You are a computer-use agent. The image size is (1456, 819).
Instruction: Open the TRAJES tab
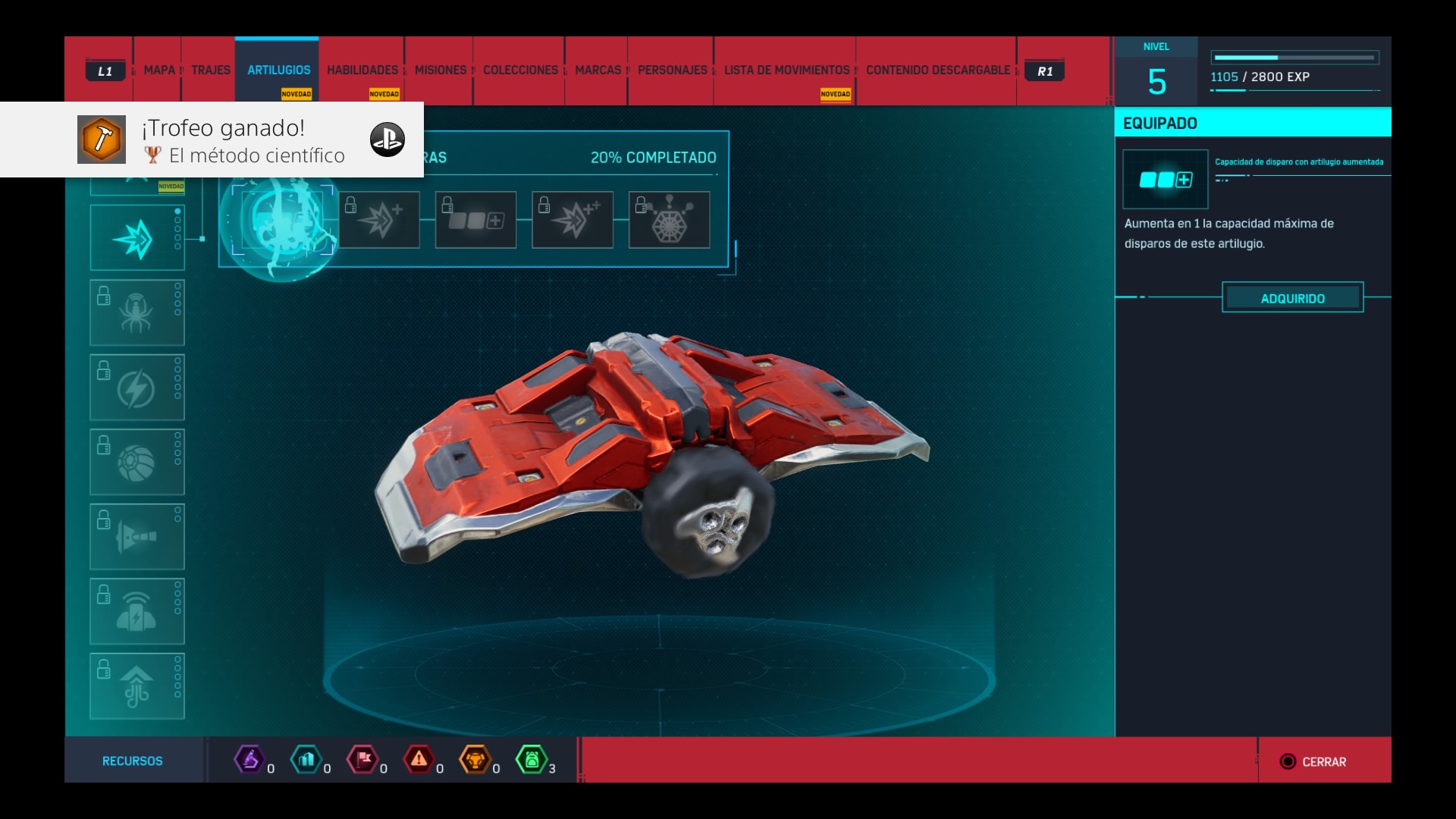pos(211,71)
